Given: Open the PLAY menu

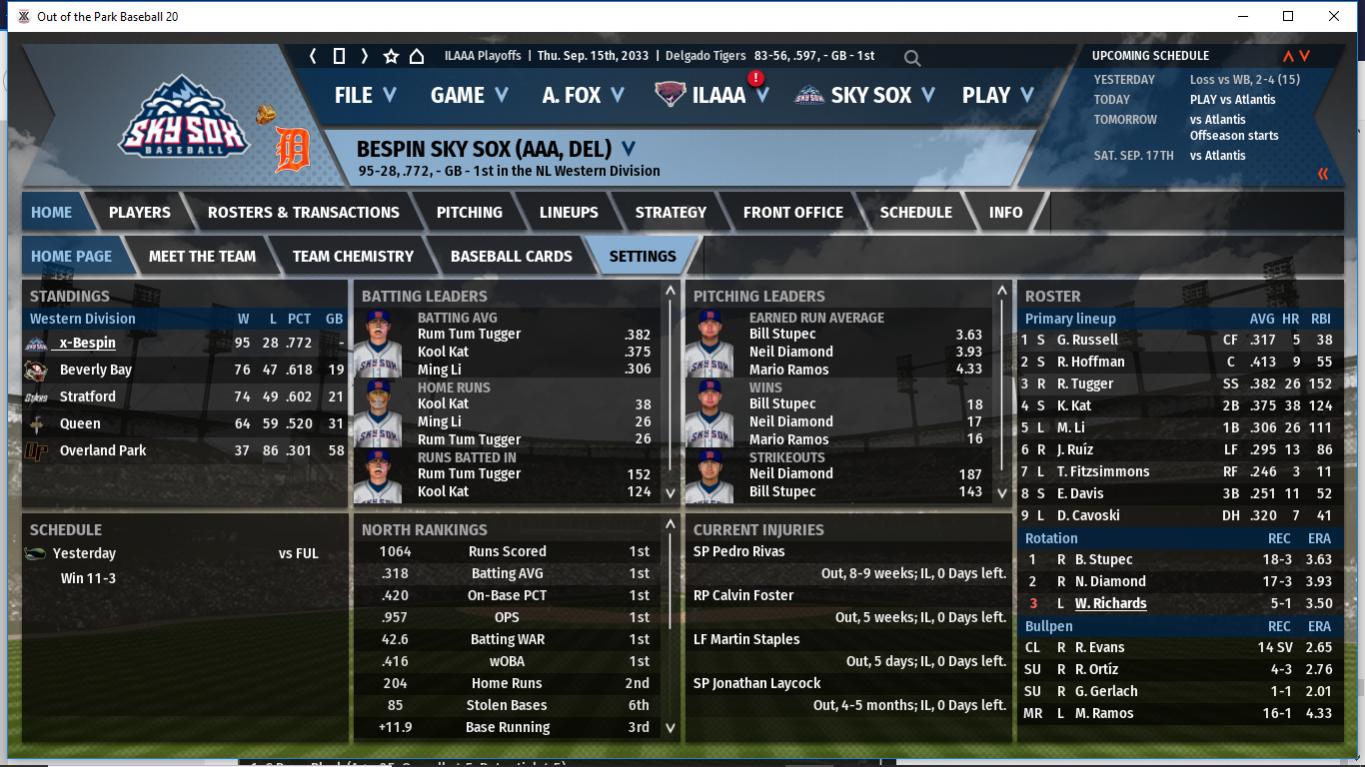Looking at the screenshot, I should [997, 95].
